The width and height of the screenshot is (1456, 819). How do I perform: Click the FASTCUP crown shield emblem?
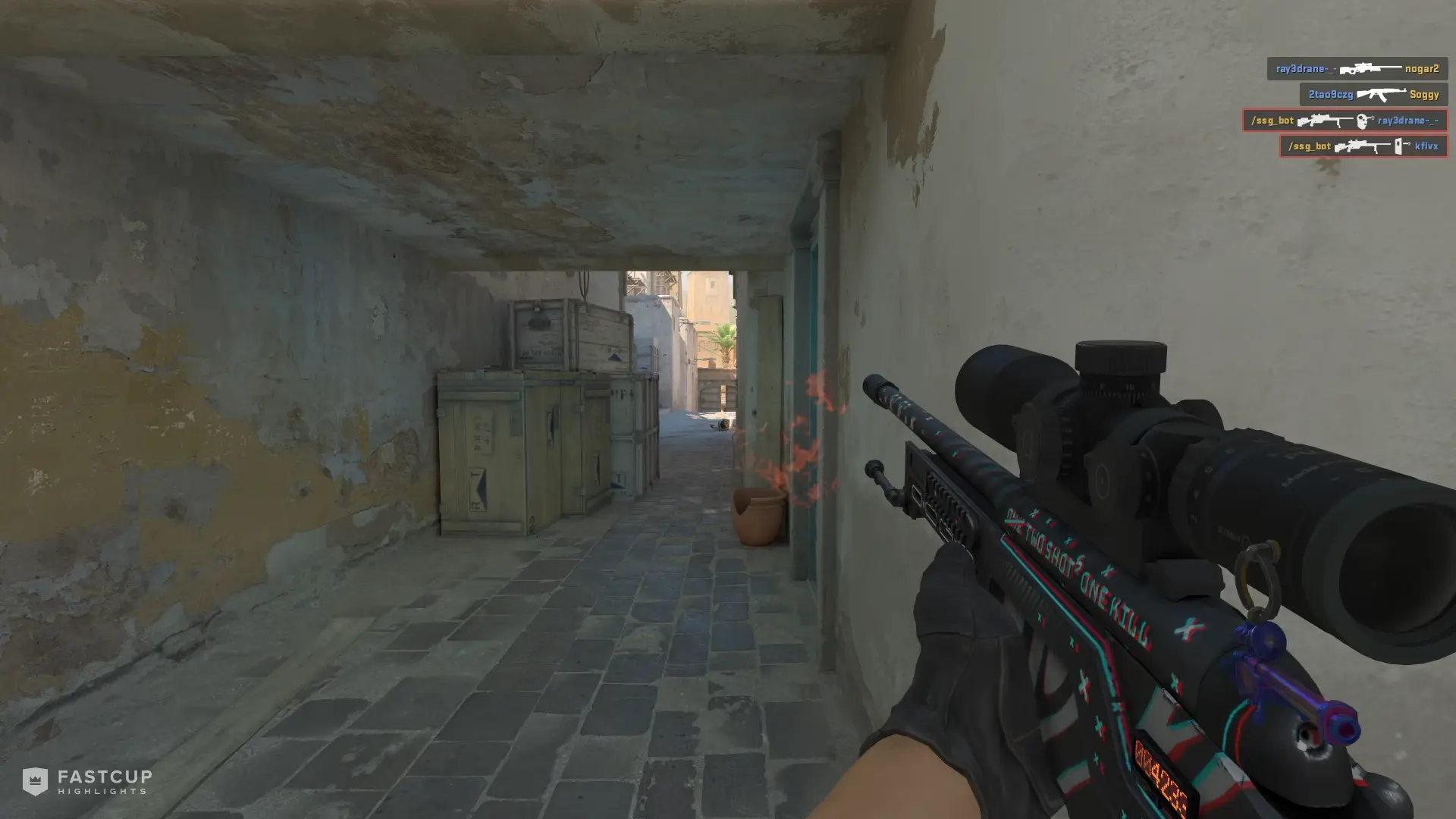(x=36, y=779)
